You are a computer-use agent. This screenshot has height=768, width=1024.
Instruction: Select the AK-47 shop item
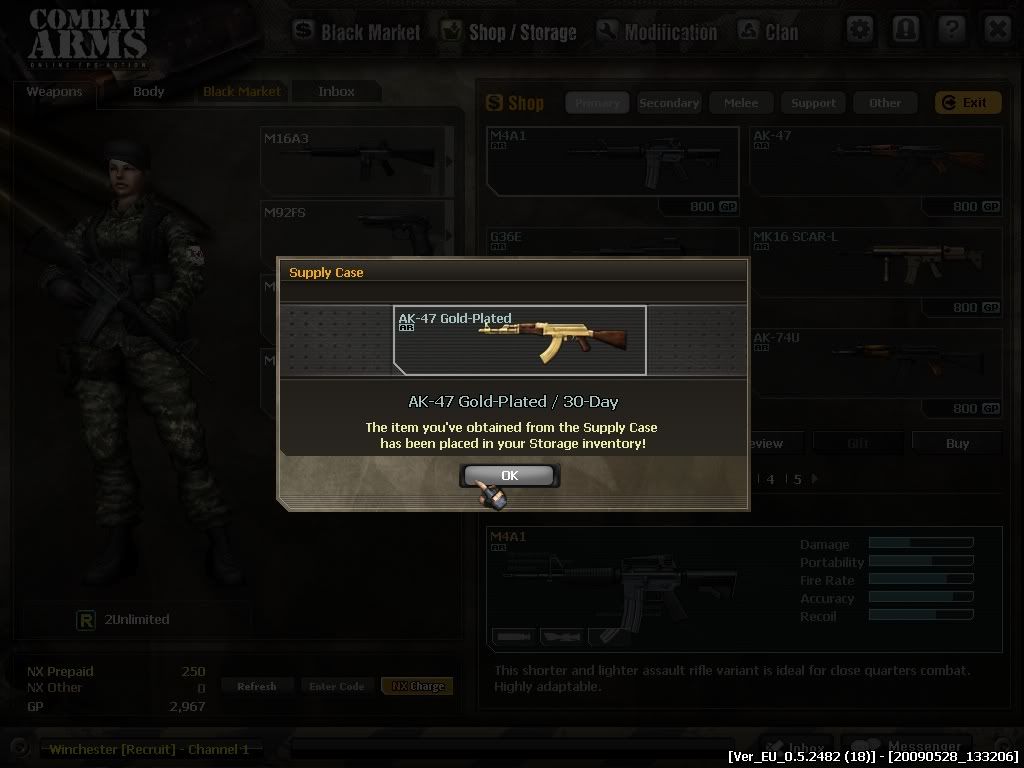875,162
